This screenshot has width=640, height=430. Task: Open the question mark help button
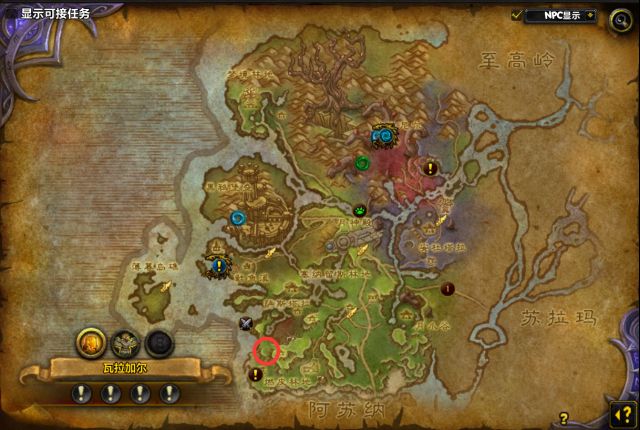[x=621, y=411]
